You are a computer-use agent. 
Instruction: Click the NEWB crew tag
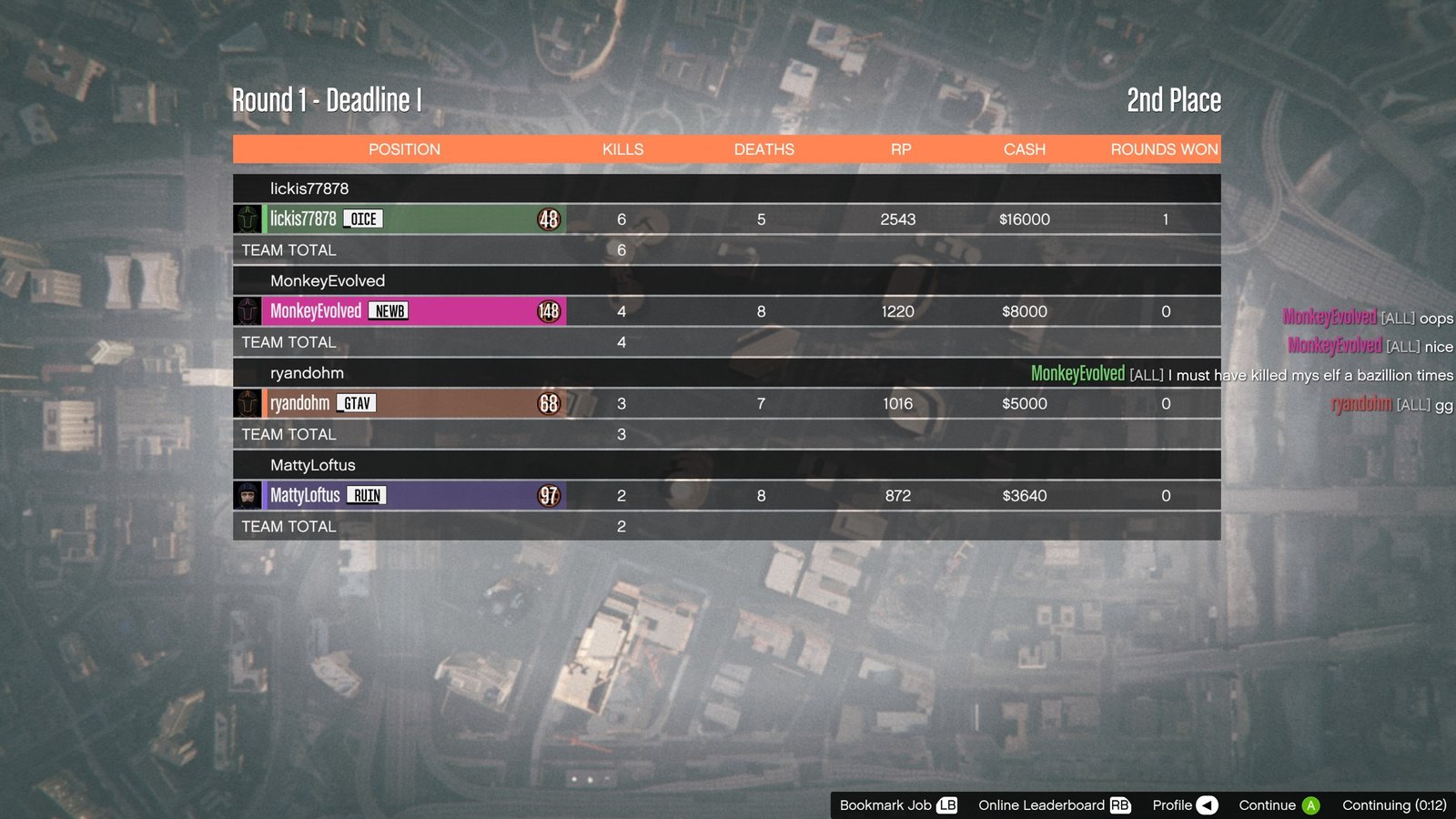click(389, 311)
